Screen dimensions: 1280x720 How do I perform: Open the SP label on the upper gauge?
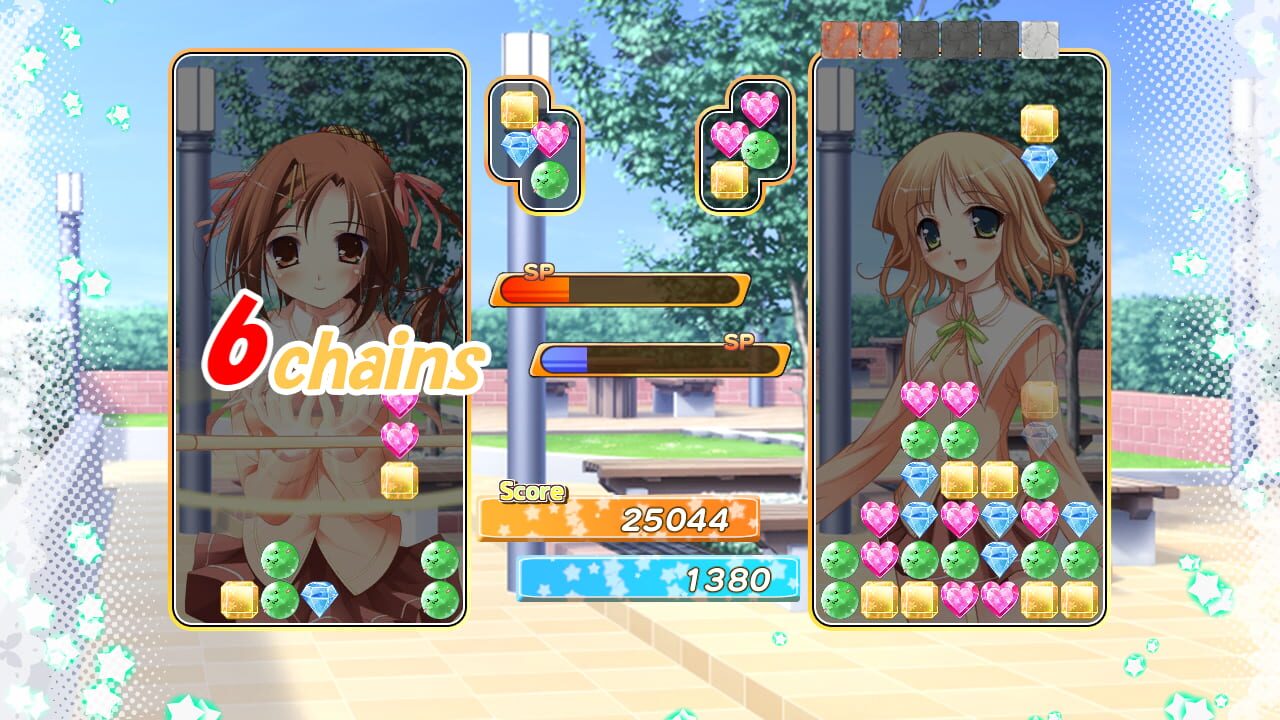(537, 271)
